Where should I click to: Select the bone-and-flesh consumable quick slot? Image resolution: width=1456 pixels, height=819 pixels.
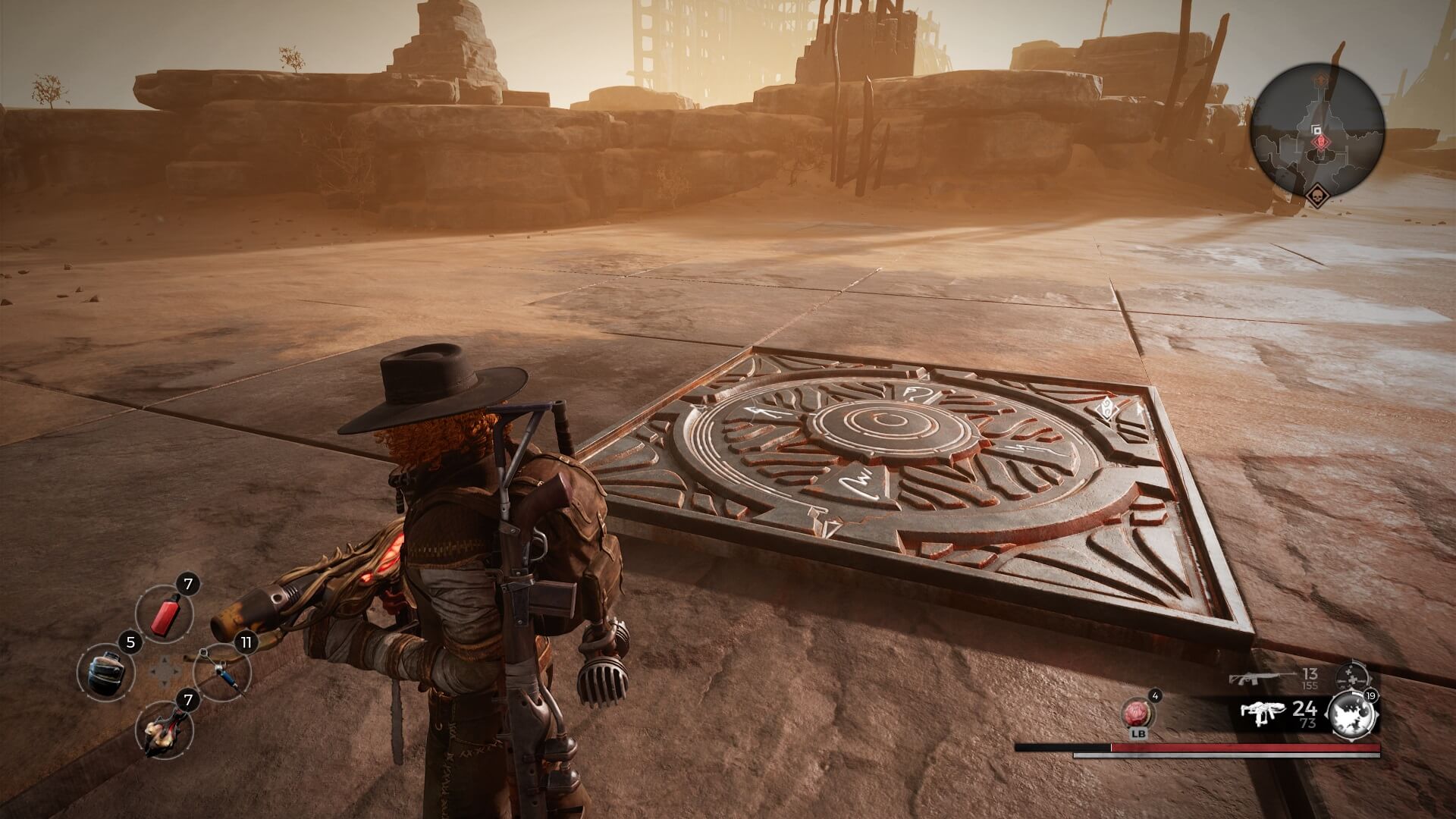pos(163,729)
